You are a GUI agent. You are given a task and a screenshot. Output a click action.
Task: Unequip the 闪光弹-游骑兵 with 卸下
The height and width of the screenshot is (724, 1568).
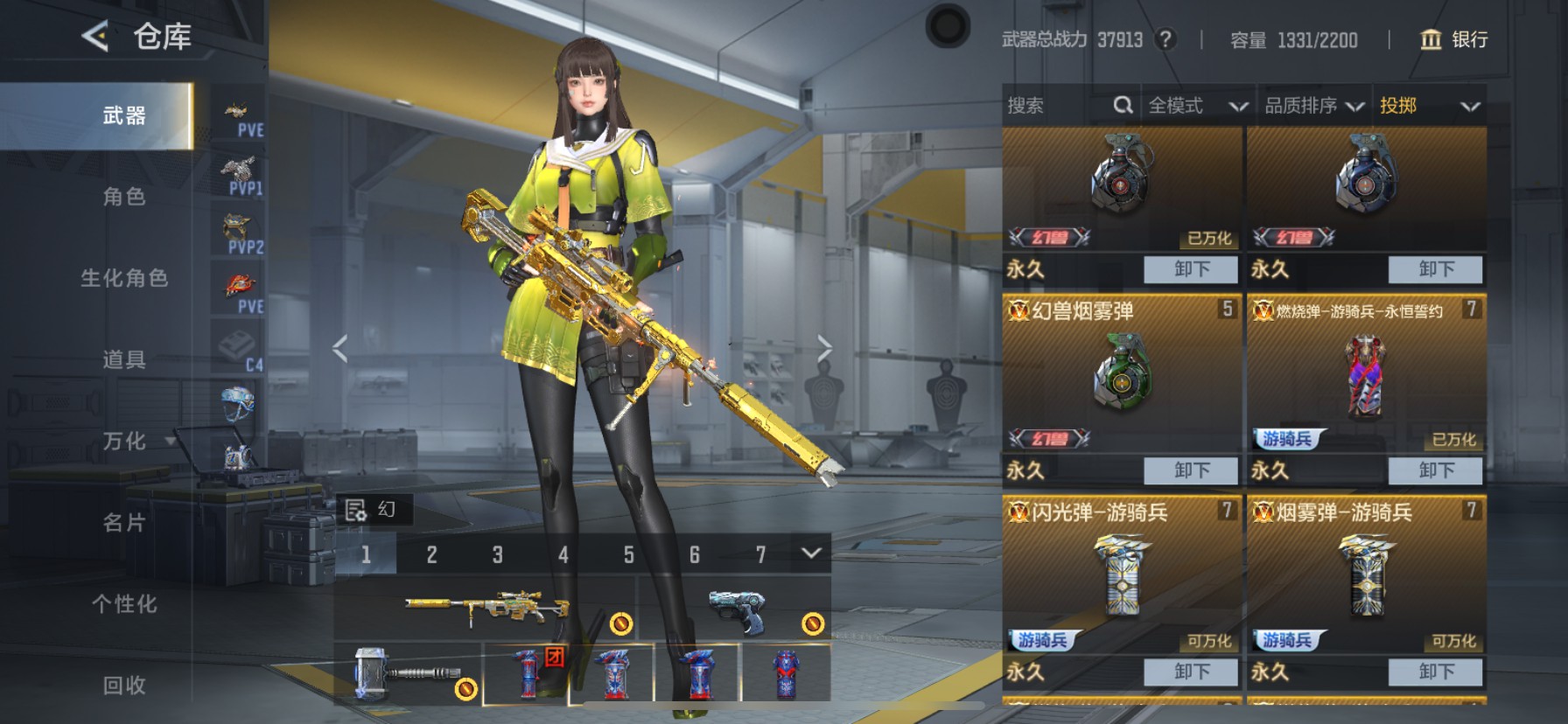(x=1191, y=672)
